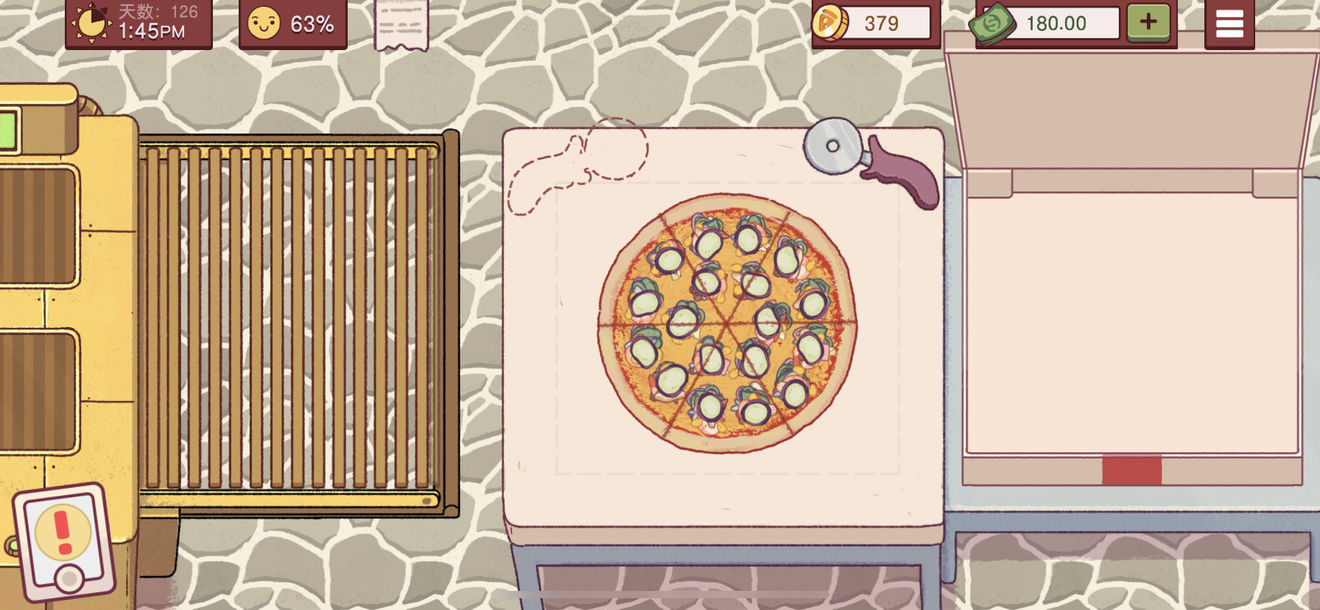Open the hamburger menu
The height and width of the screenshot is (610, 1320).
(1229, 23)
